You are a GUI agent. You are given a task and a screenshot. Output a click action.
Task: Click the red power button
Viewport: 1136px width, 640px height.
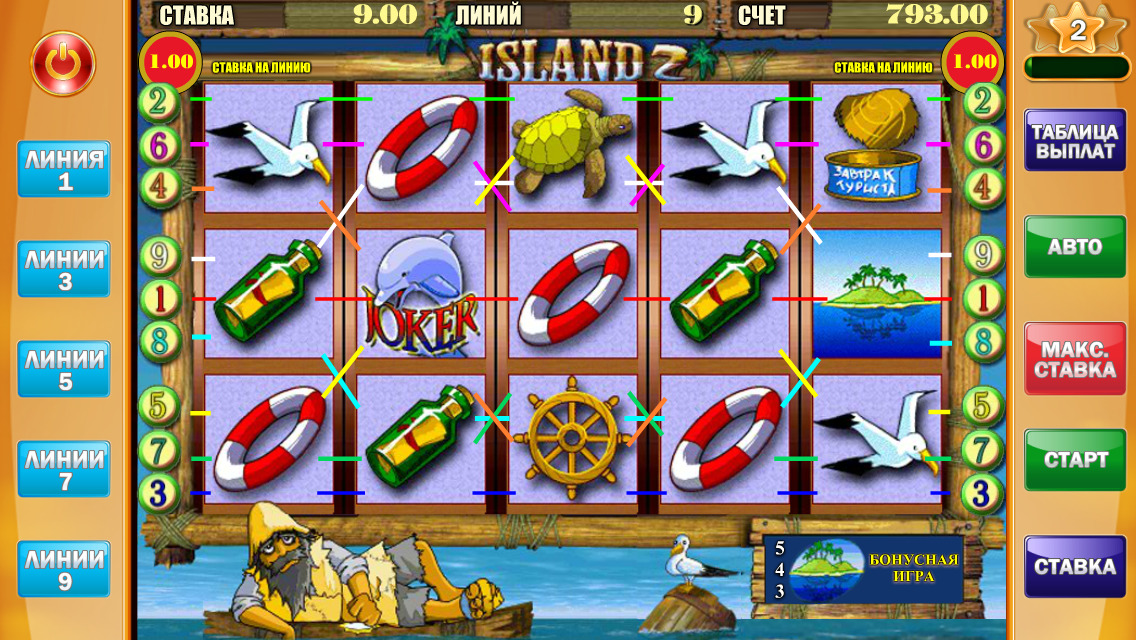(x=63, y=64)
